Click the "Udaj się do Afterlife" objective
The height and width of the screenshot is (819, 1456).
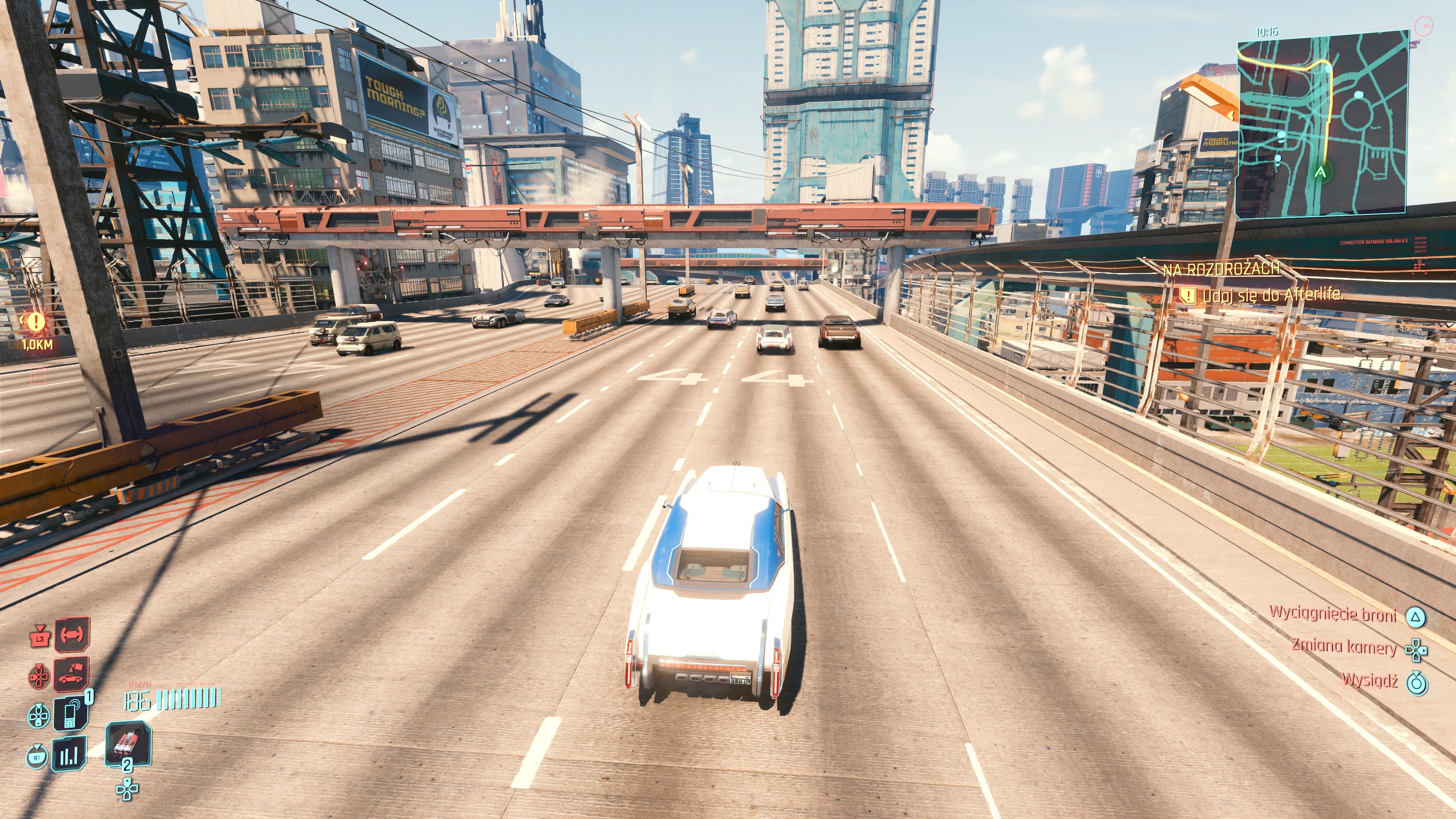tap(1272, 295)
